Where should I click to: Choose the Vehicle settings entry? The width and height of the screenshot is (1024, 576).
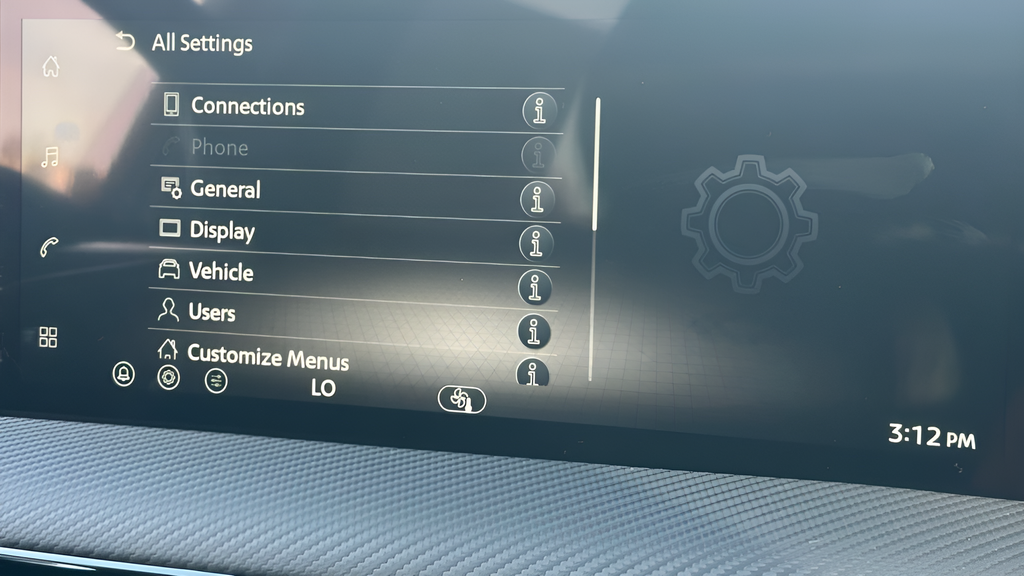coord(221,272)
